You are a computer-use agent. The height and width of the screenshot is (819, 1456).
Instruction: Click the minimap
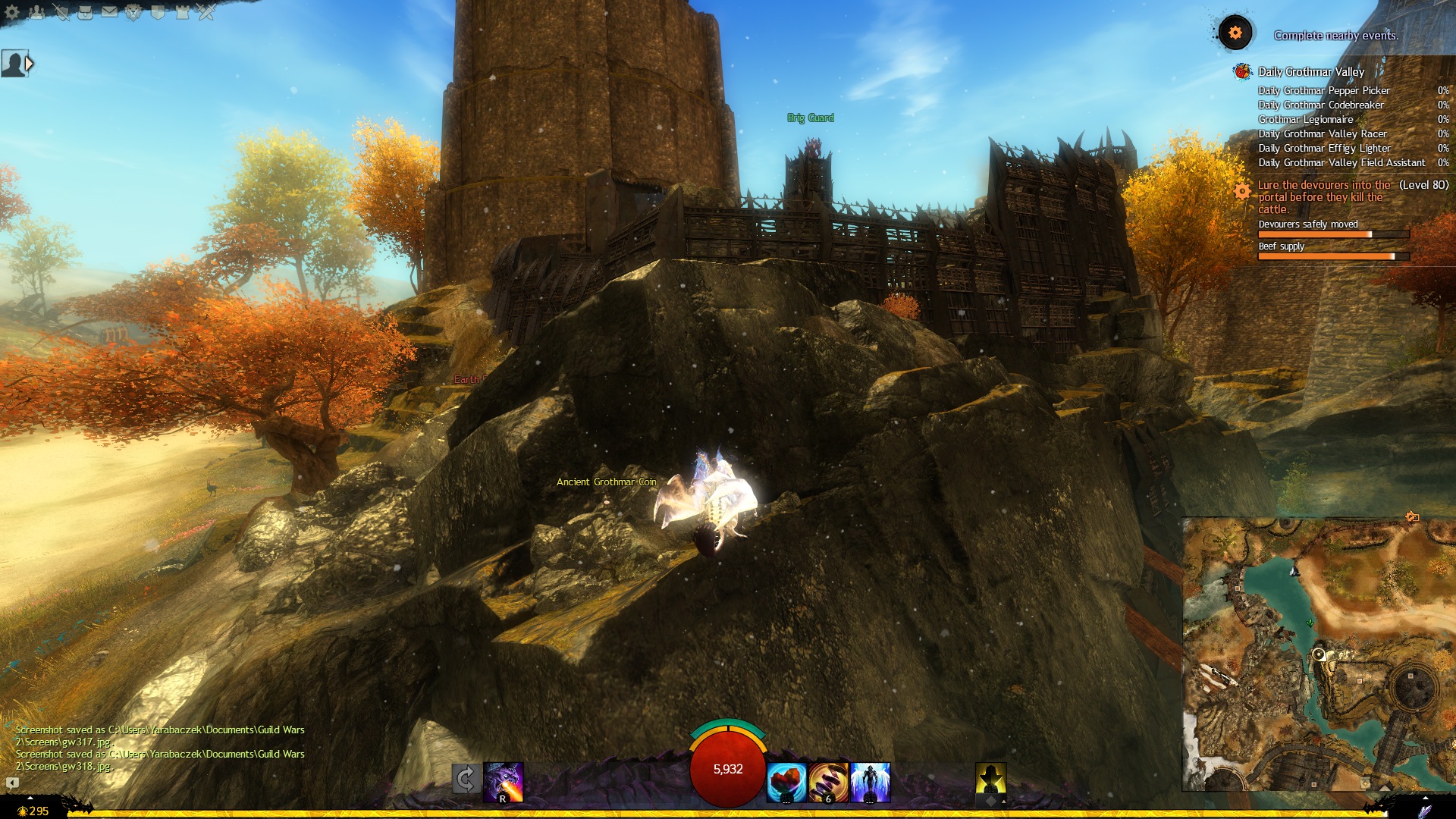coord(1318,654)
